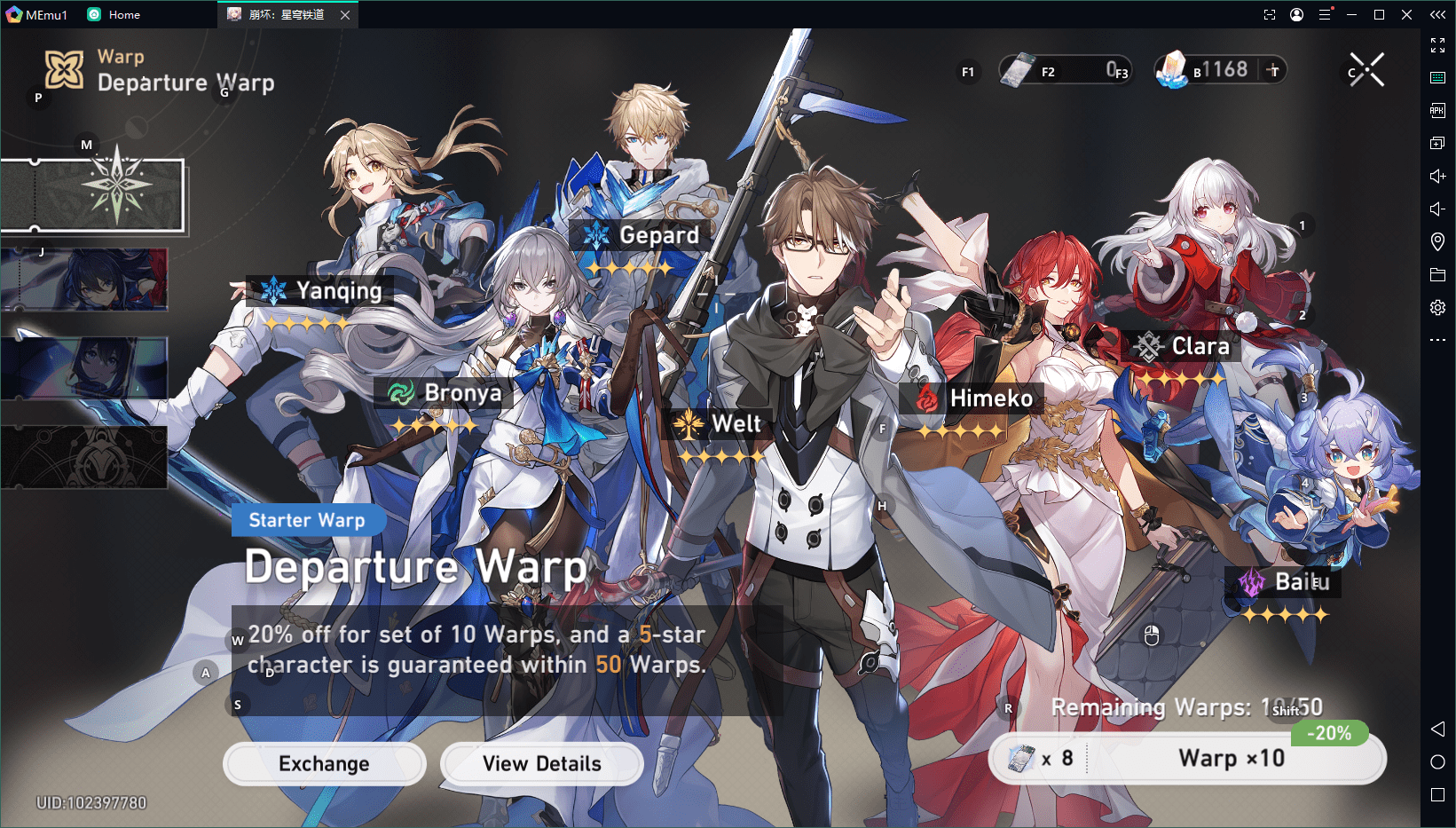Switch to the Seele character event banner
This screenshot has height=828, width=1456.
pos(84,280)
